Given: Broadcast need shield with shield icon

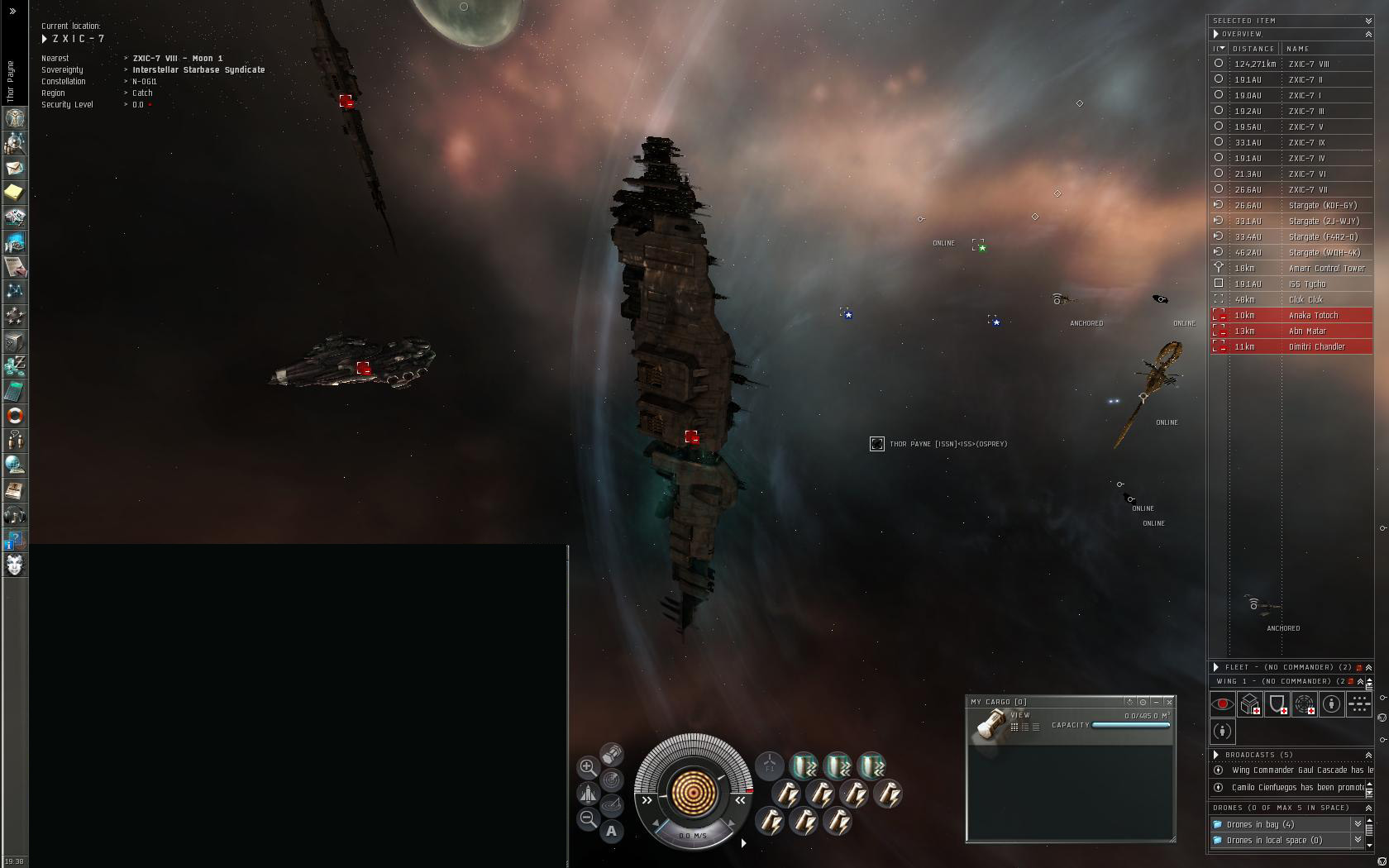Looking at the screenshot, I should click(x=1277, y=704).
